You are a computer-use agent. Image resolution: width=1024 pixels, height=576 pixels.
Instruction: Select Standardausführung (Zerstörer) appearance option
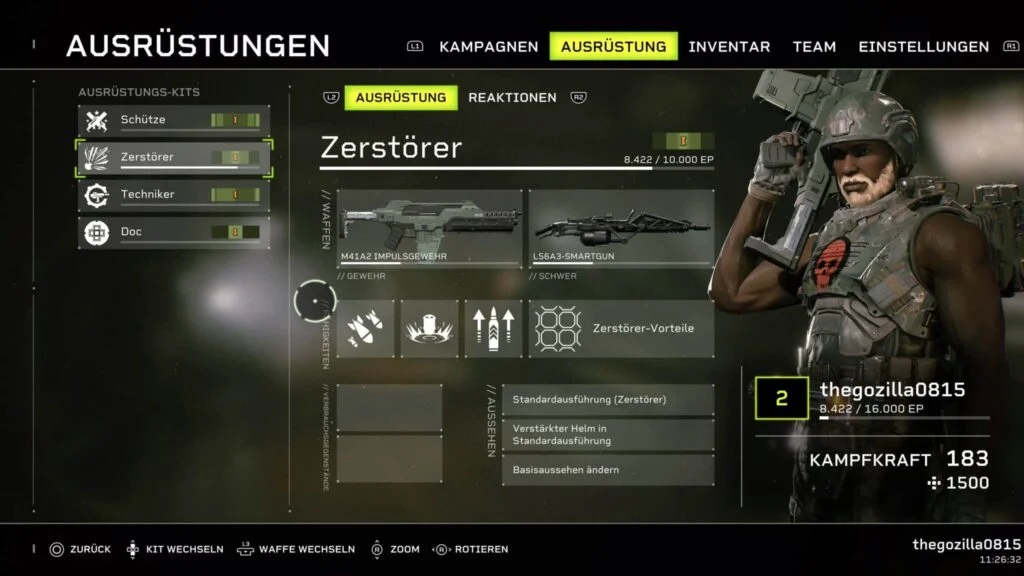click(x=608, y=399)
